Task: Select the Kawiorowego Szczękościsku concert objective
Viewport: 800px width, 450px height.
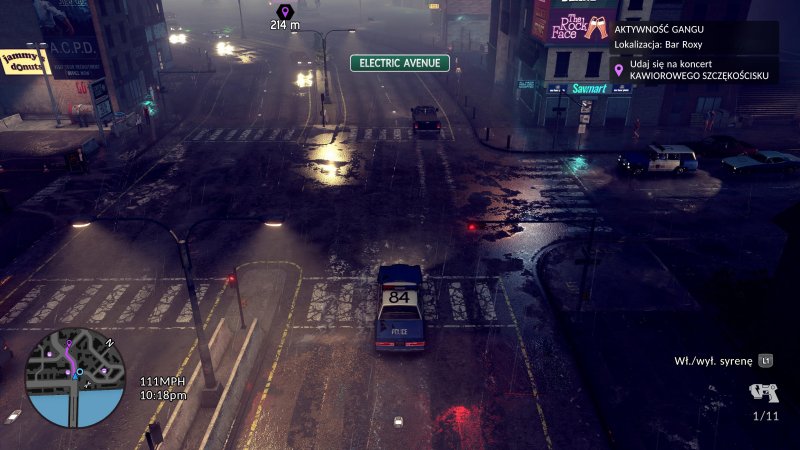Action: (694, 69)
